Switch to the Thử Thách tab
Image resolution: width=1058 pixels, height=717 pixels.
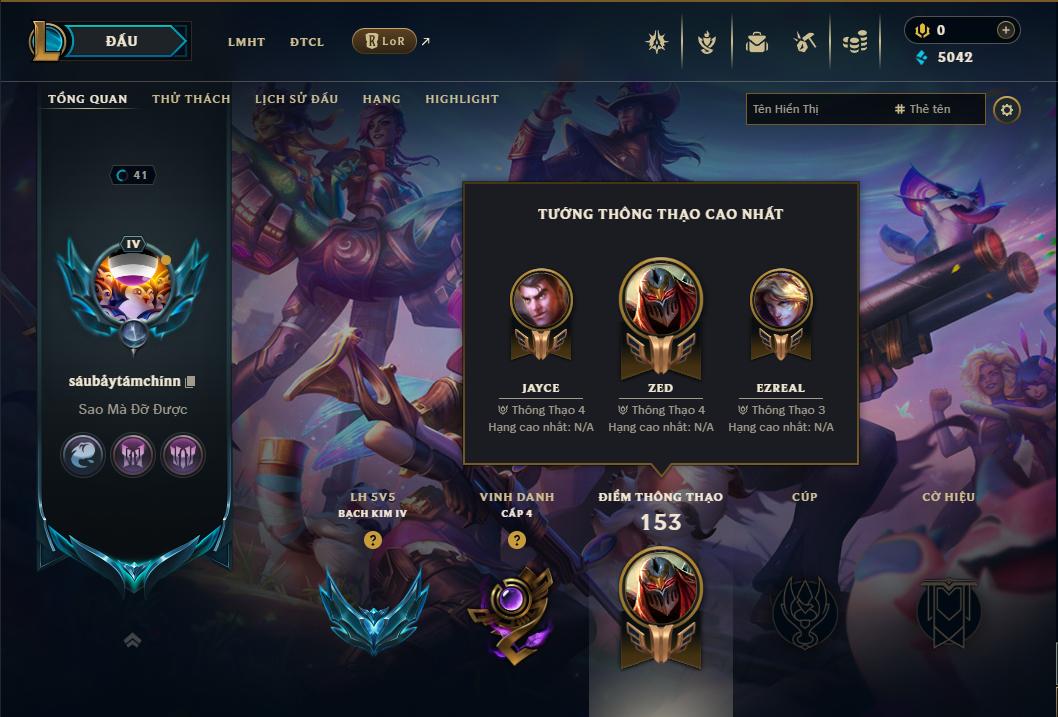pyautogui.click(x=191, y=99)
